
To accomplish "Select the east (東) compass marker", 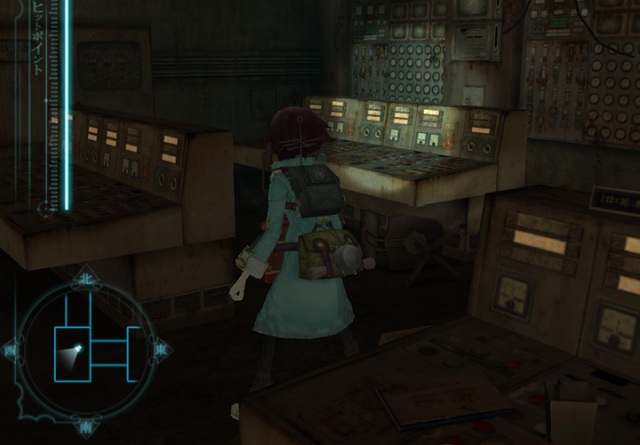I will (x=160, y=350).
